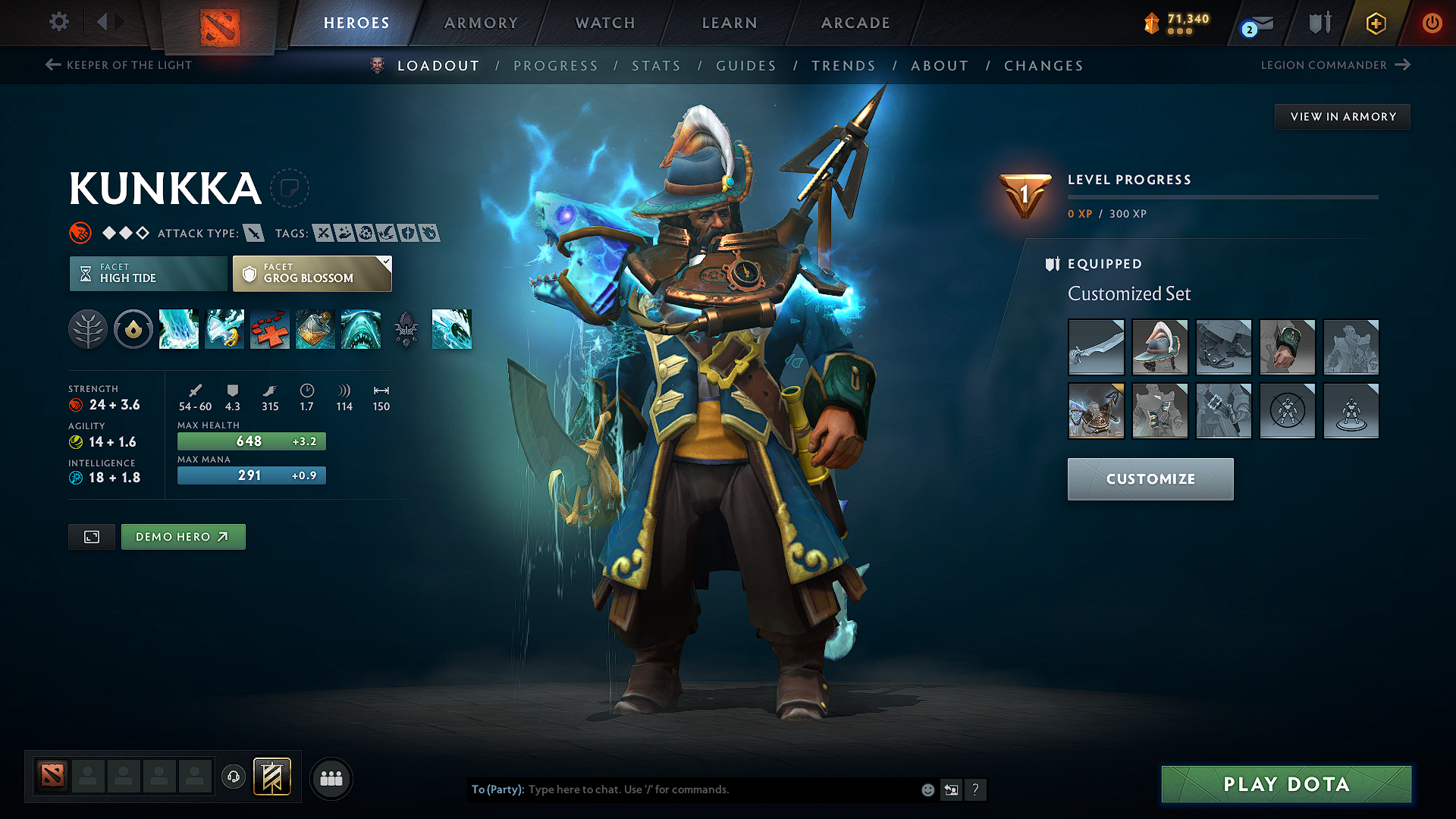The width and height of the screenshot is (1456, 819).
Task: Select the High Tide facet
Action: [x=147, y=273]
